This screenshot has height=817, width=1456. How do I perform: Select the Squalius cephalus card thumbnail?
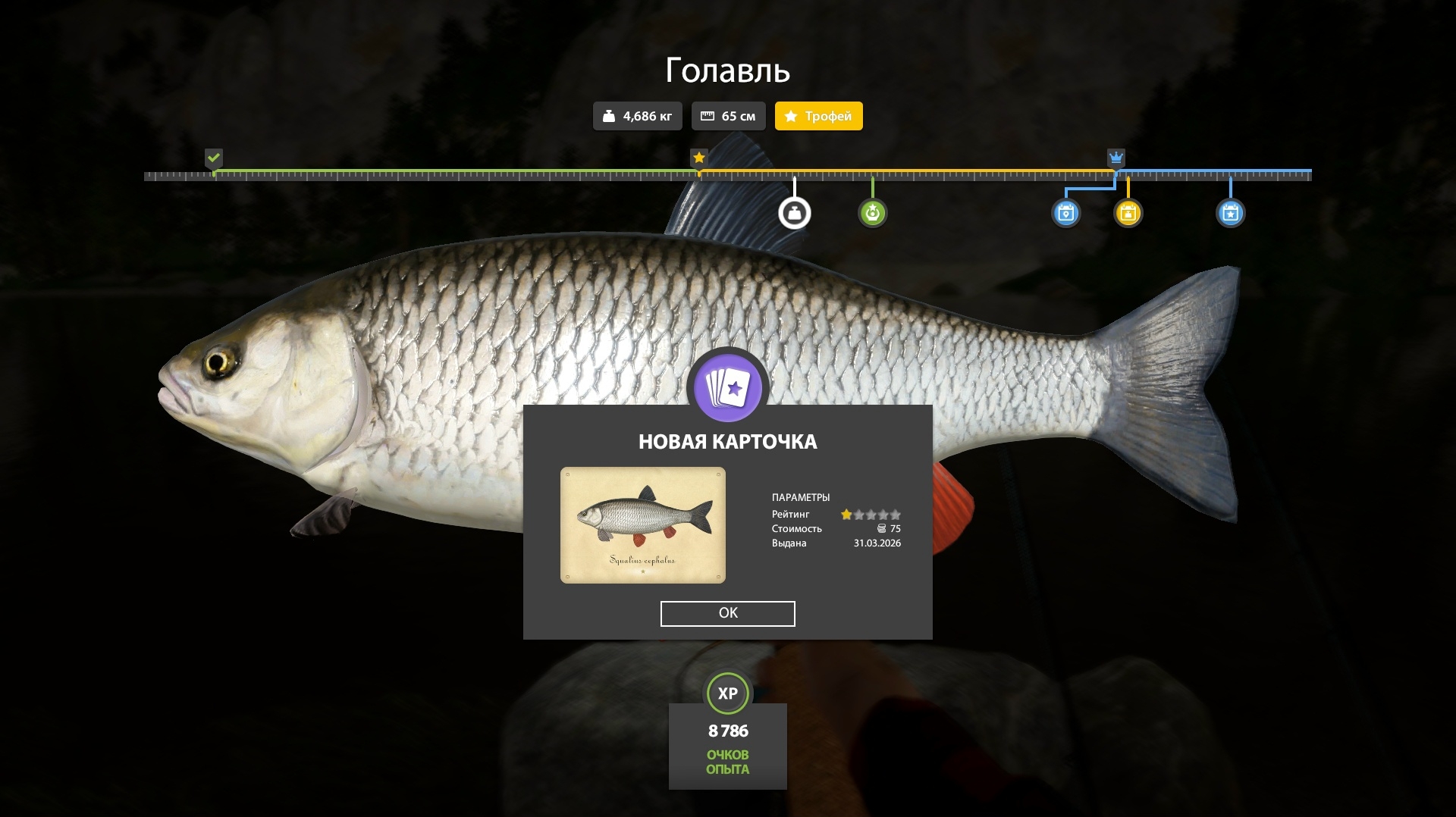(x=642, y=525)
